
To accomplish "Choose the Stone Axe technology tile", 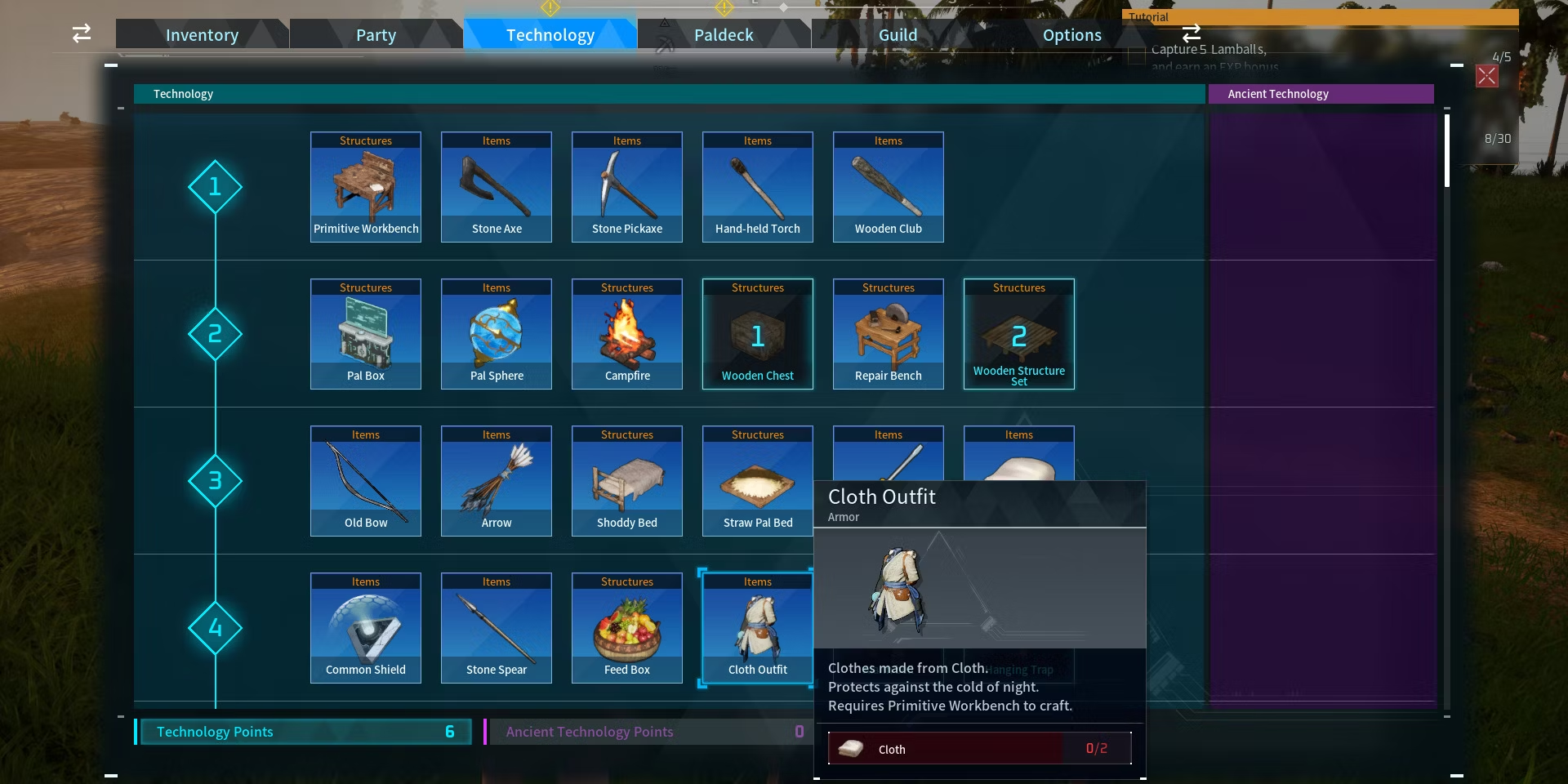I will coord(497,187).
